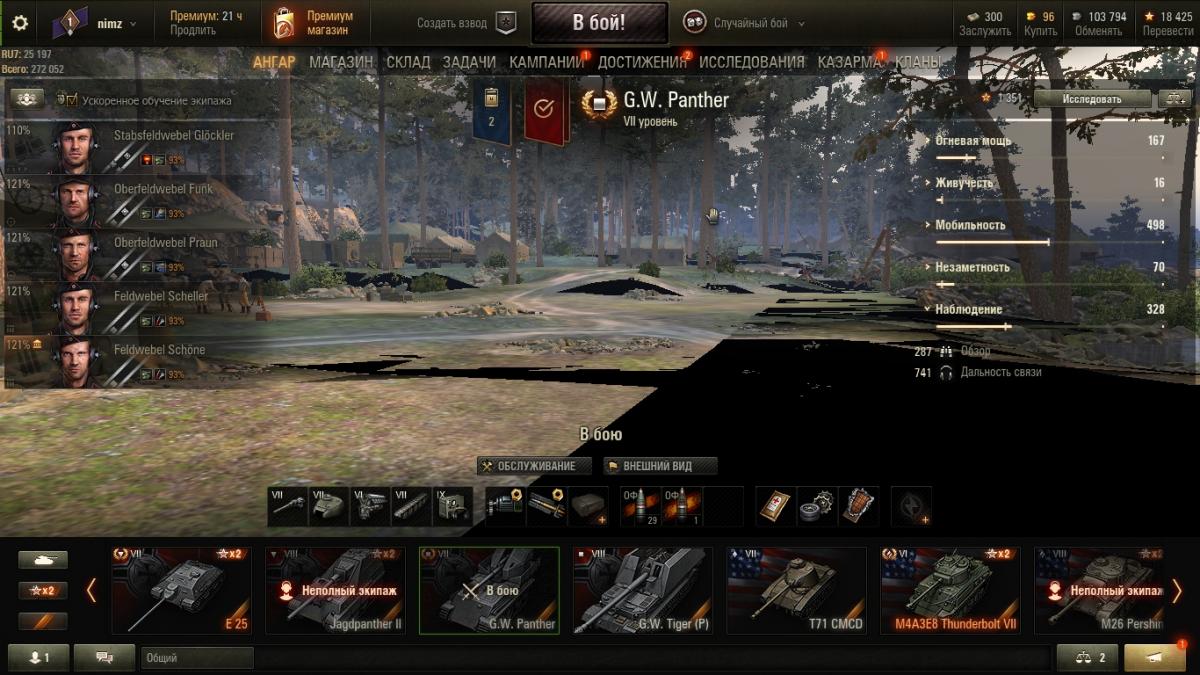Switch to the МАГАЗИН tab

click(x=341, y=62)
